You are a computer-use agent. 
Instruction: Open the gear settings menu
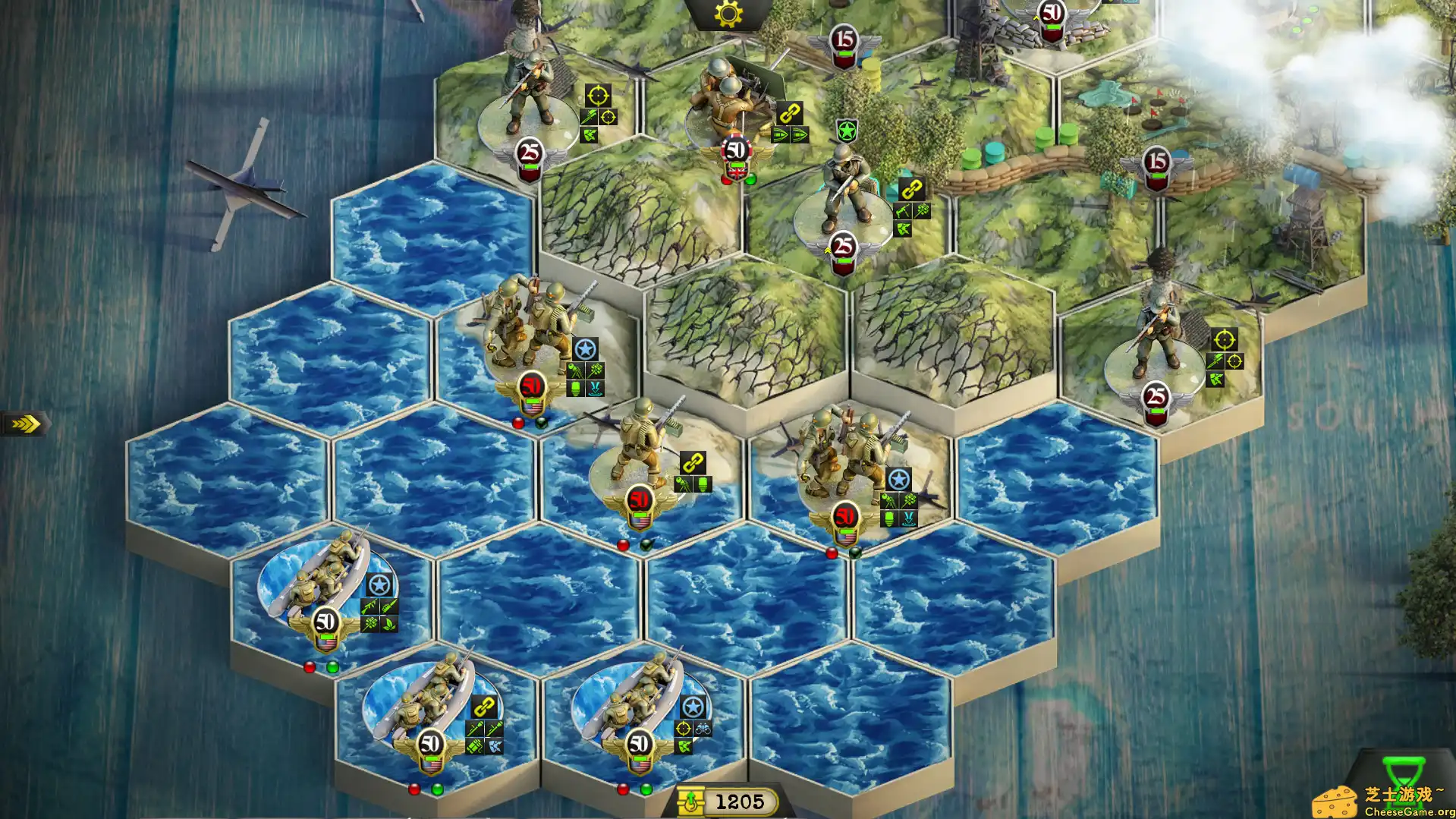coord(728,14)
